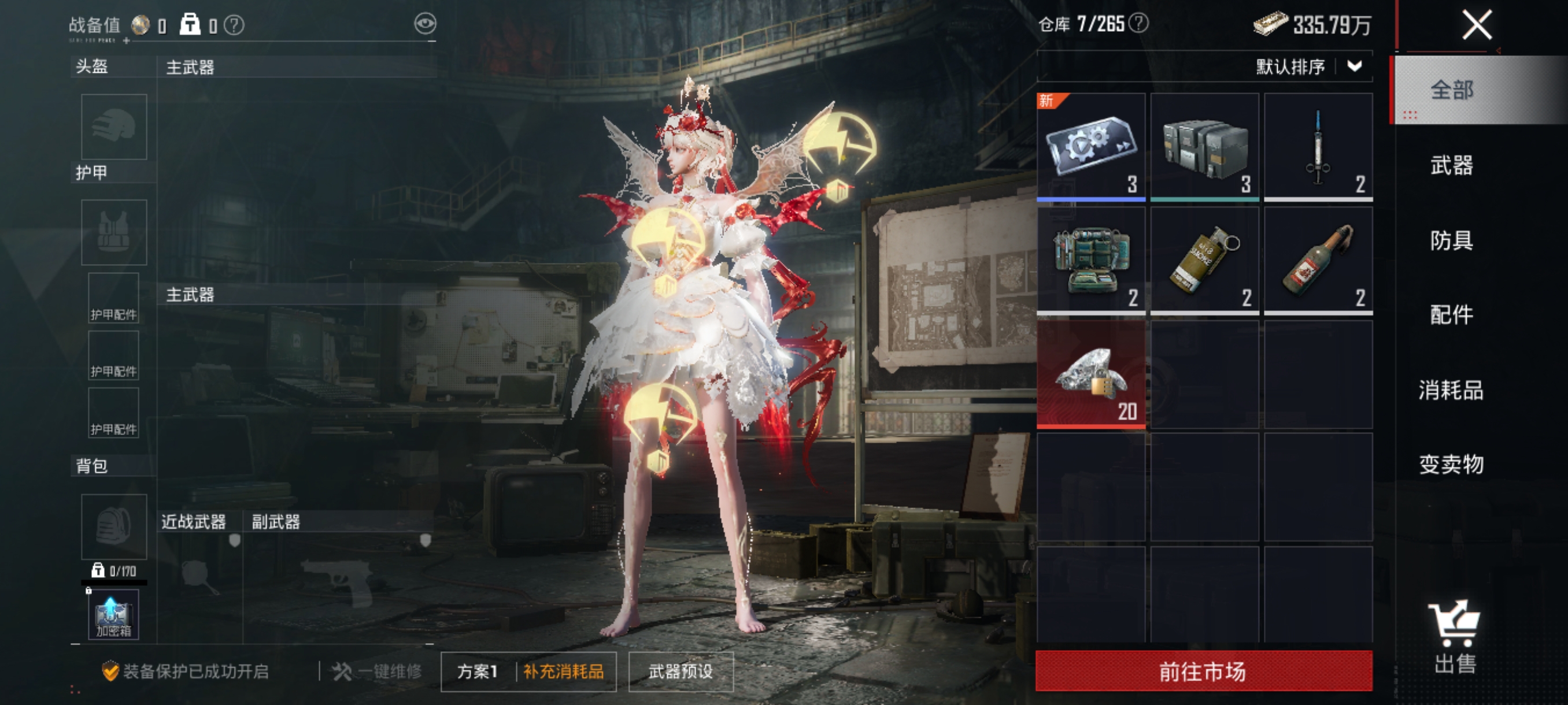Switch to the 变卖物 category
The image size is (1568, 705).
[1451, 464]
